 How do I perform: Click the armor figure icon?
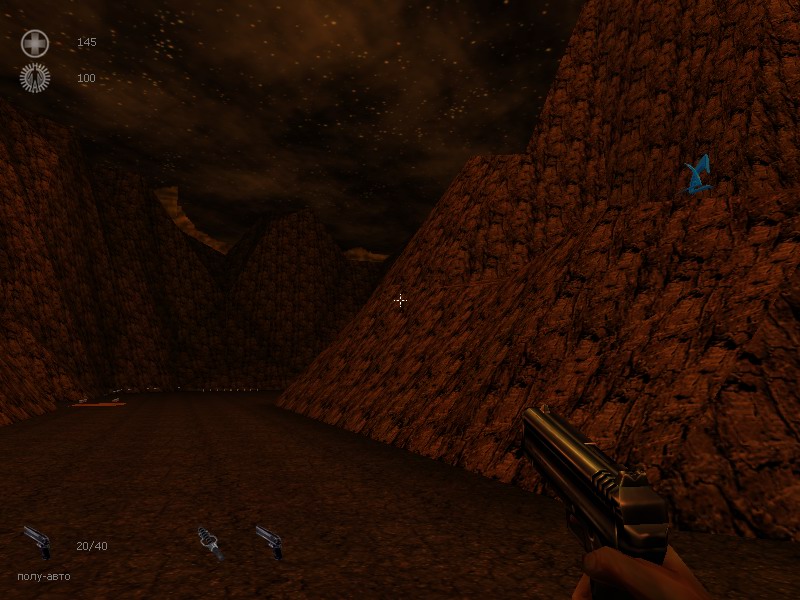click(x=35, y=78)
